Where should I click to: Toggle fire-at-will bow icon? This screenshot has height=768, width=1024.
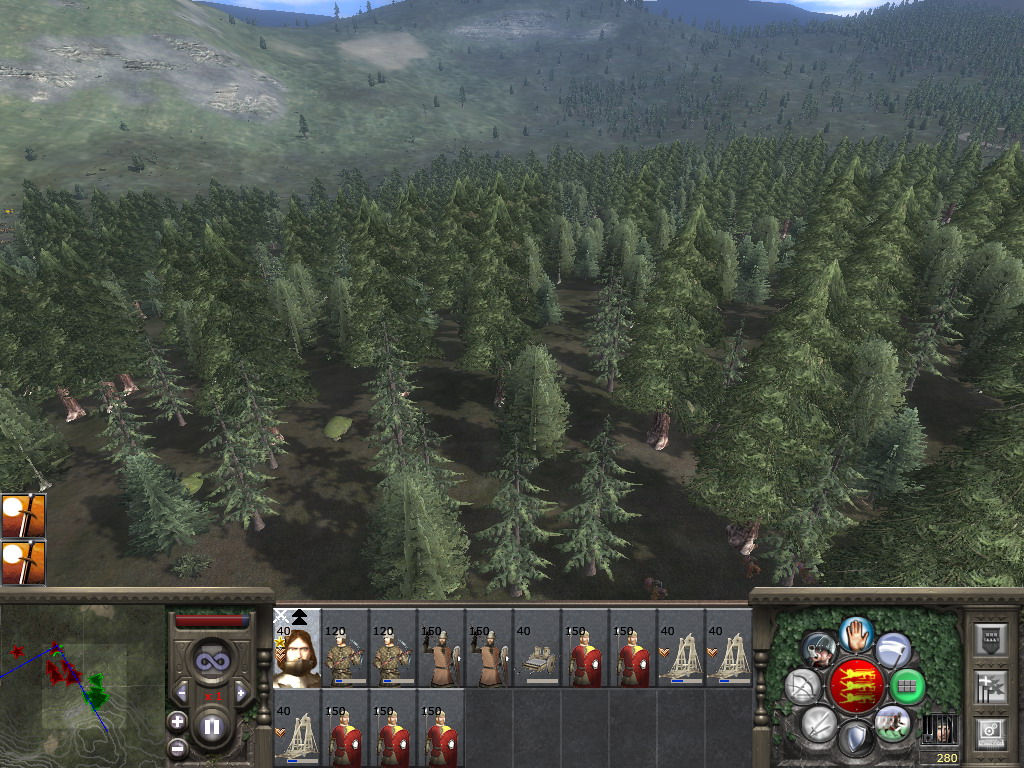click(802, 686)
